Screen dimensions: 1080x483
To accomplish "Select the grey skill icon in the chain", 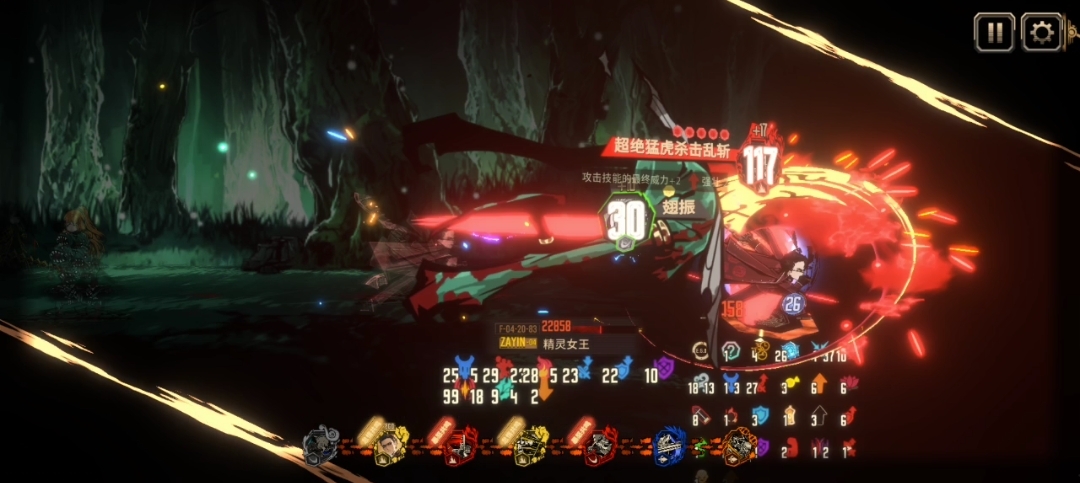I will [322, 446].
